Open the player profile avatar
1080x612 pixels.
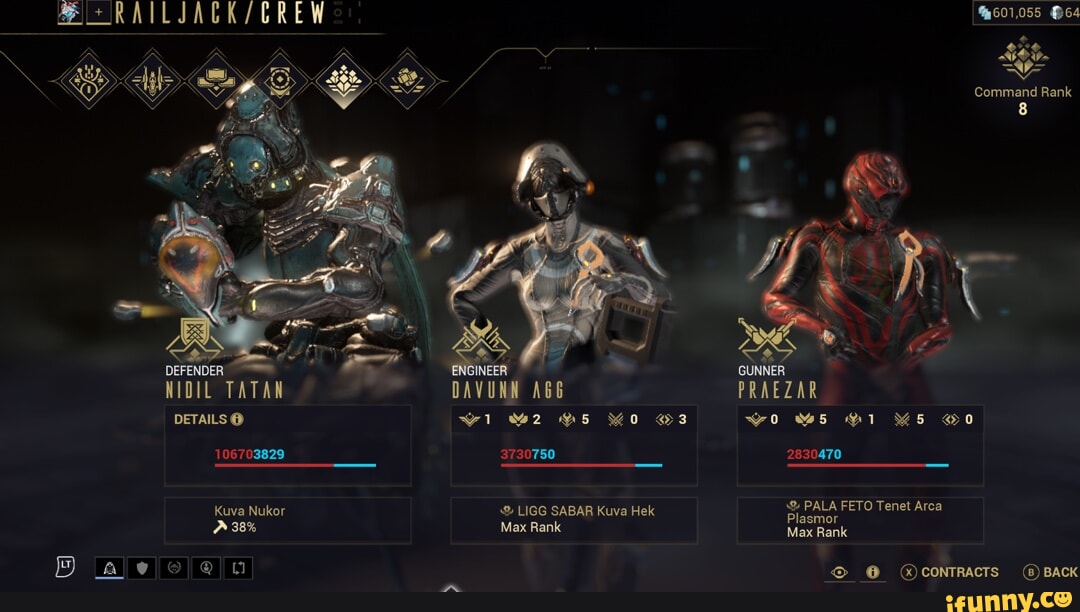(x=70, y=12)
